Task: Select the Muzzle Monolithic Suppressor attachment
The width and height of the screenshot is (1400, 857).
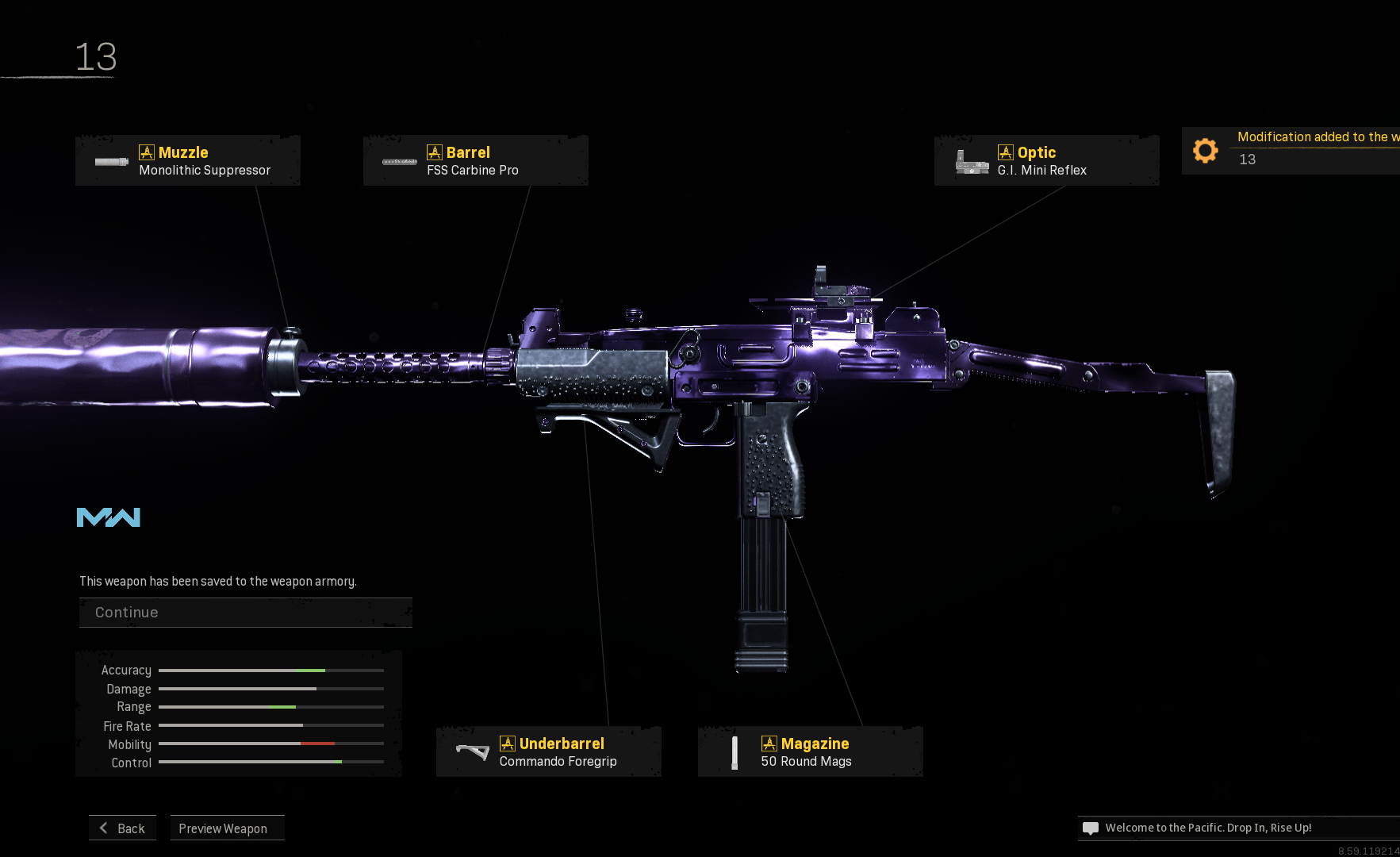Action: (188, 160)
